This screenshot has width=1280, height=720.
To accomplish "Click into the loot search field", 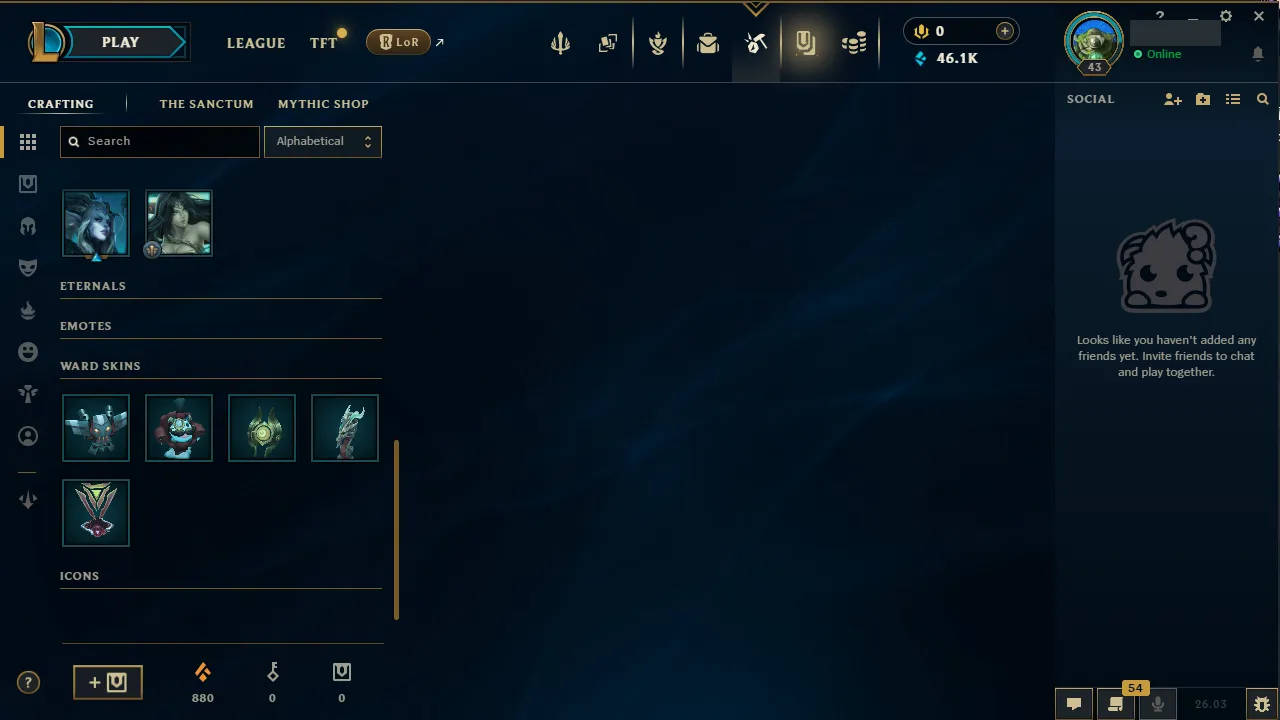I will [x=159, y=141].
